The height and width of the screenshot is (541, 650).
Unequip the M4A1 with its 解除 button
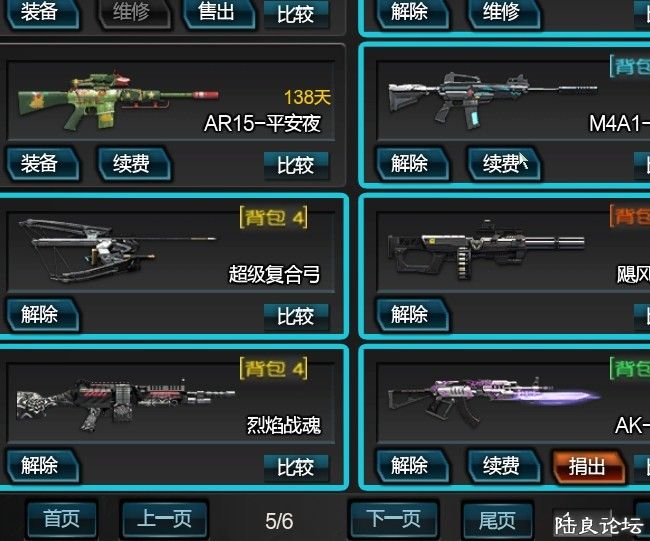point(410,164)
